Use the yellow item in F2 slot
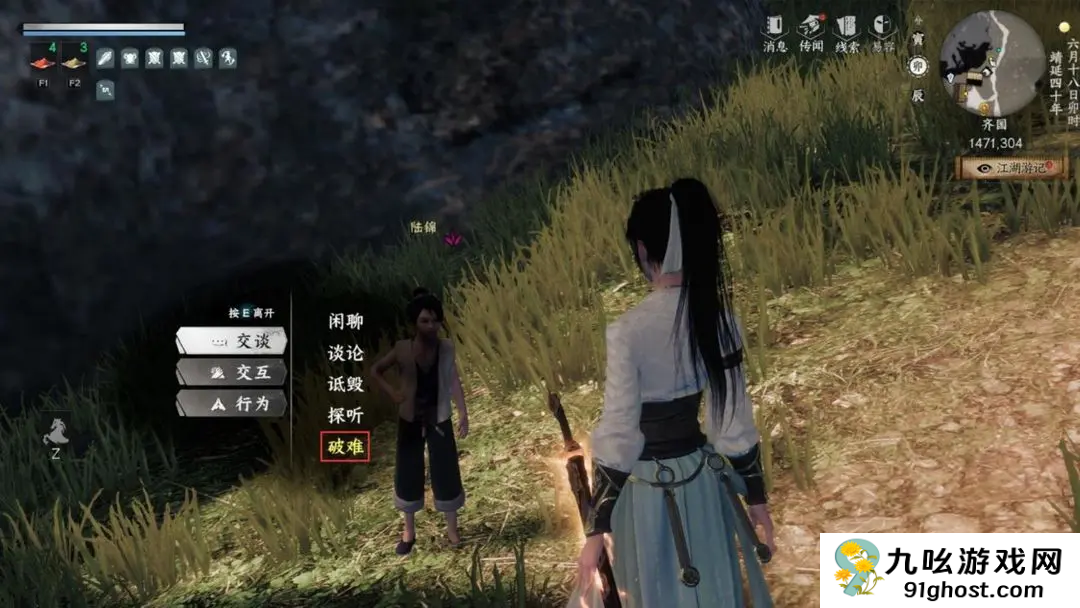This screenshot has width=1080, height=608. (73, 63)
